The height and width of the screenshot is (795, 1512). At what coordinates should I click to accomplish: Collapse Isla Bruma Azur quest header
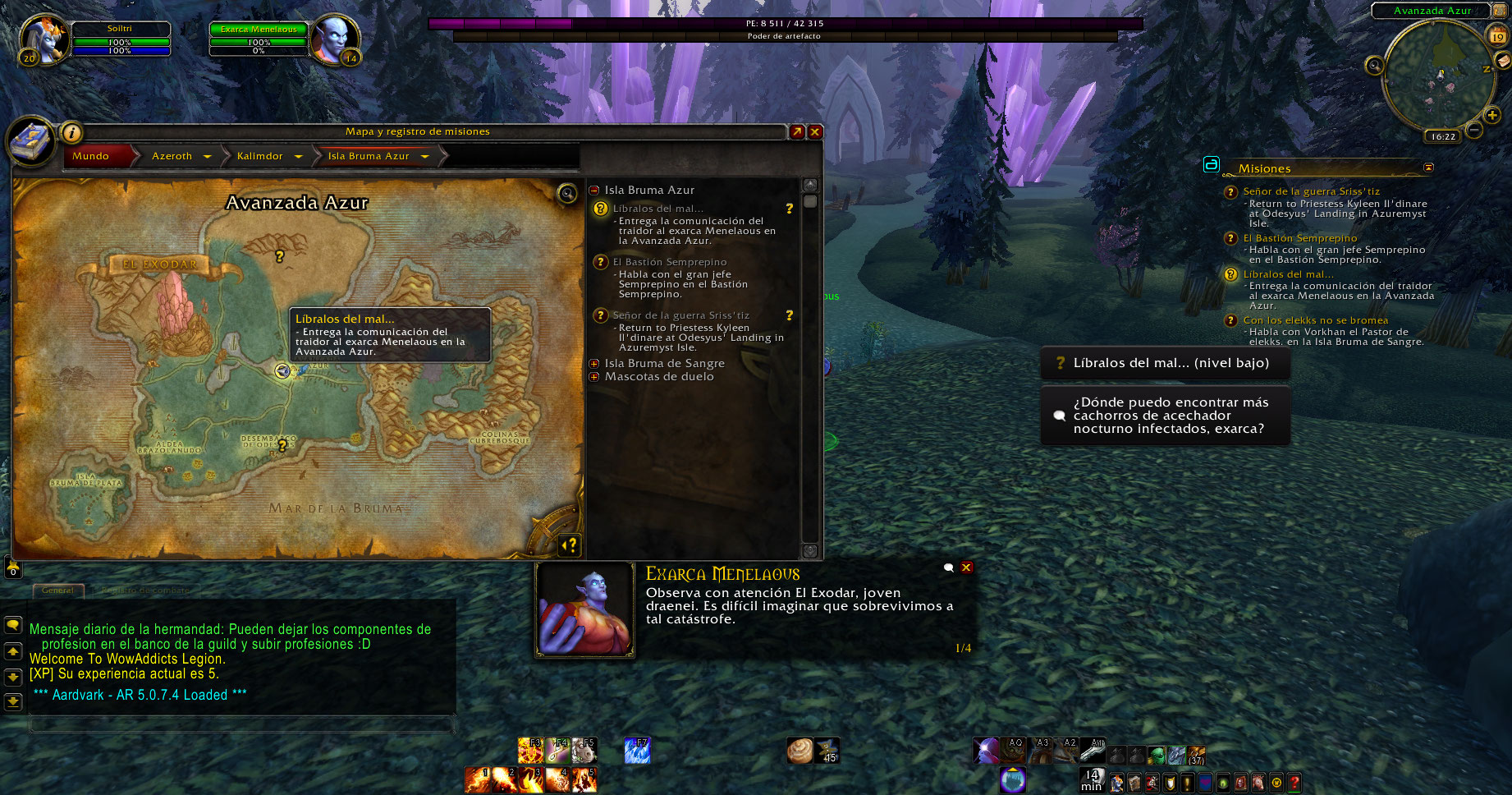pyautogui.click(x=594, y=191)
